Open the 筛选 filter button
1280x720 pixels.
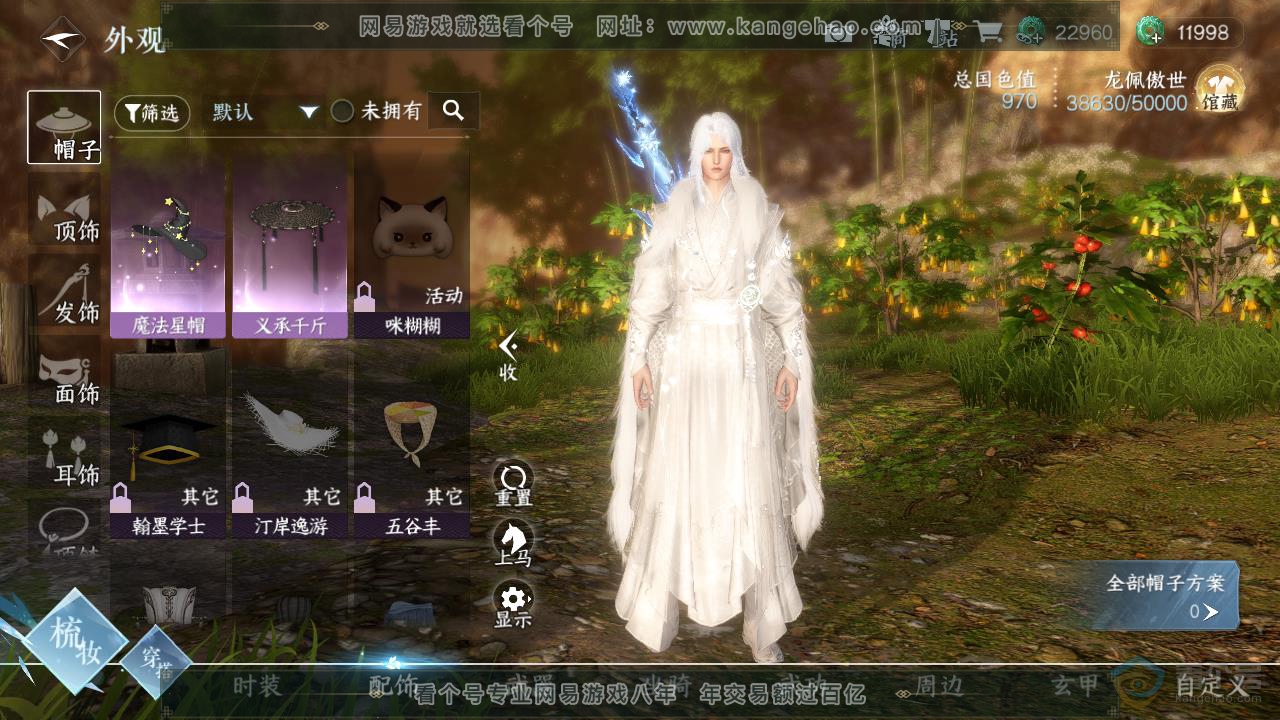[152, 113]
